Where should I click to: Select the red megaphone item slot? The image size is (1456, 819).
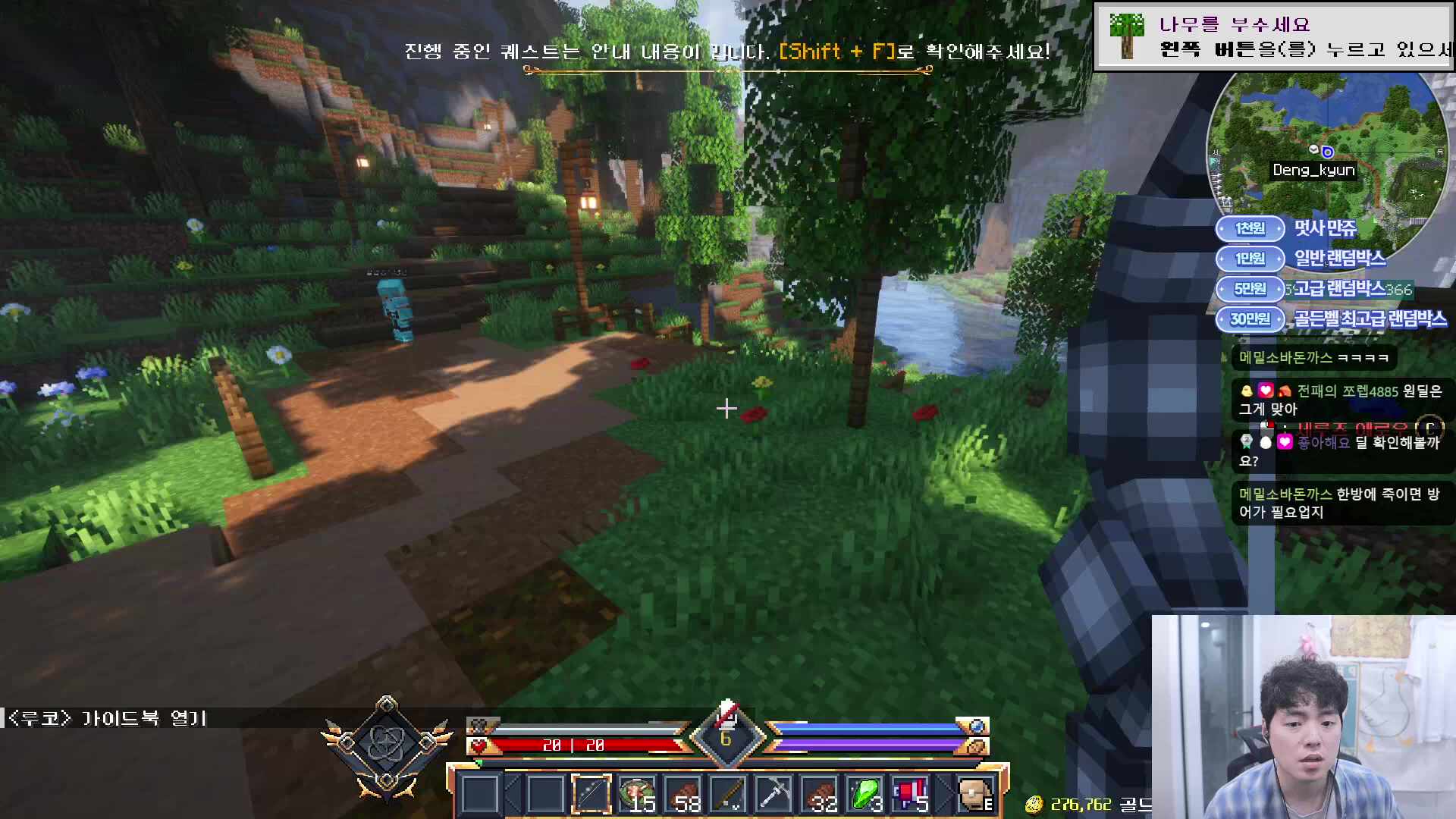click(x=911, y=794)
